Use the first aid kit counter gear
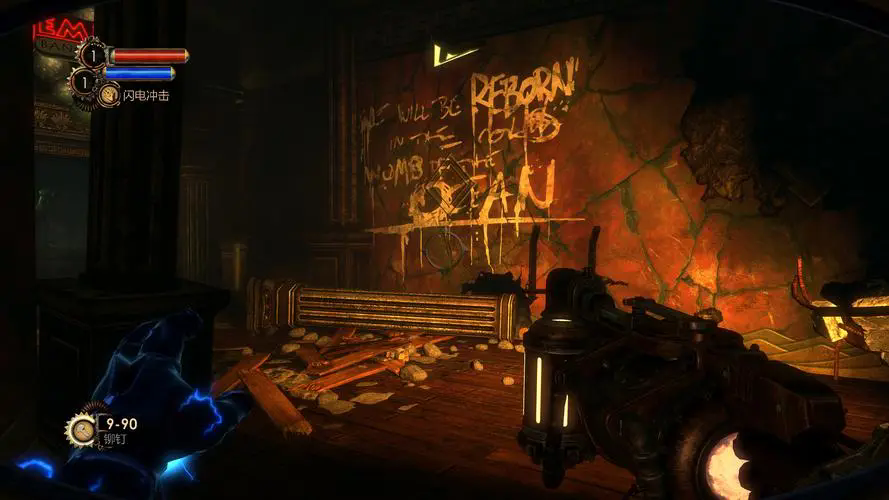 [92, 54]
